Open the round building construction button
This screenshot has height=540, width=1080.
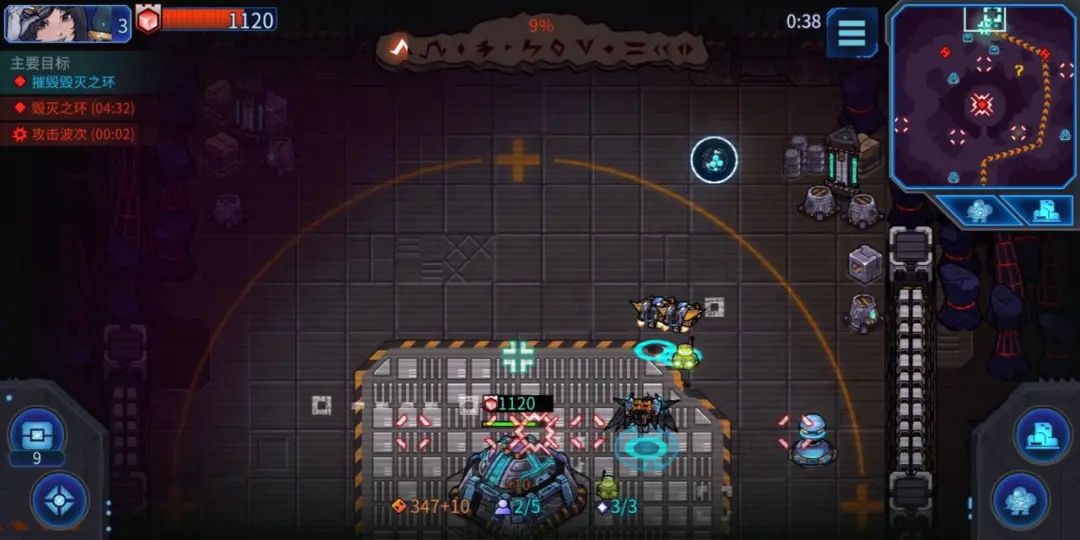tap(1042, 435)
